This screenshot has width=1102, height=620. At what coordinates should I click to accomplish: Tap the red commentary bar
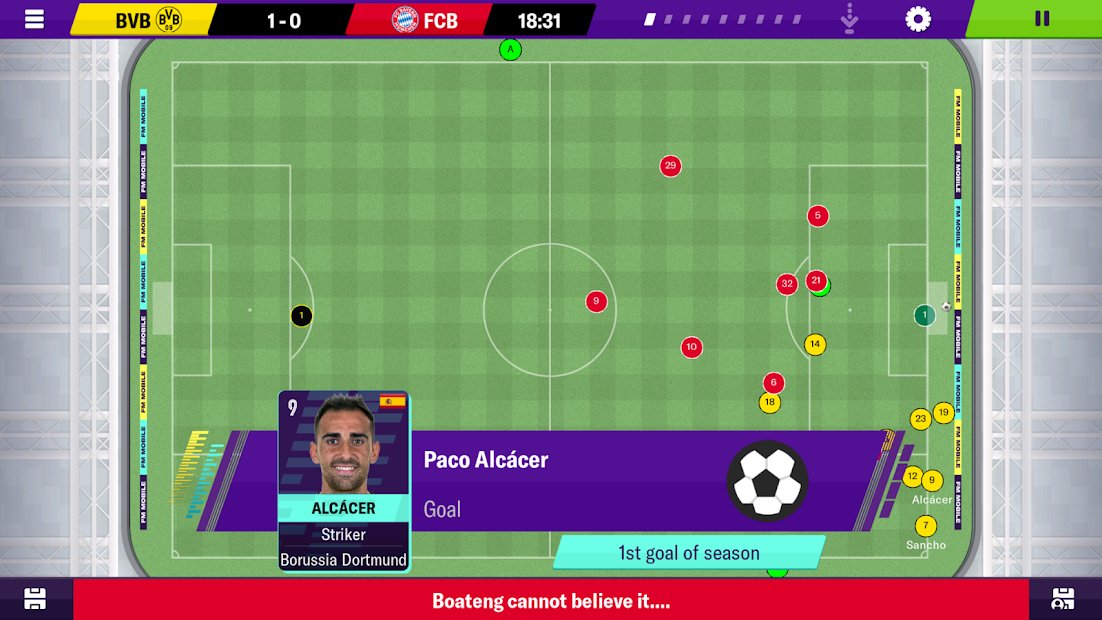(550, 600)
